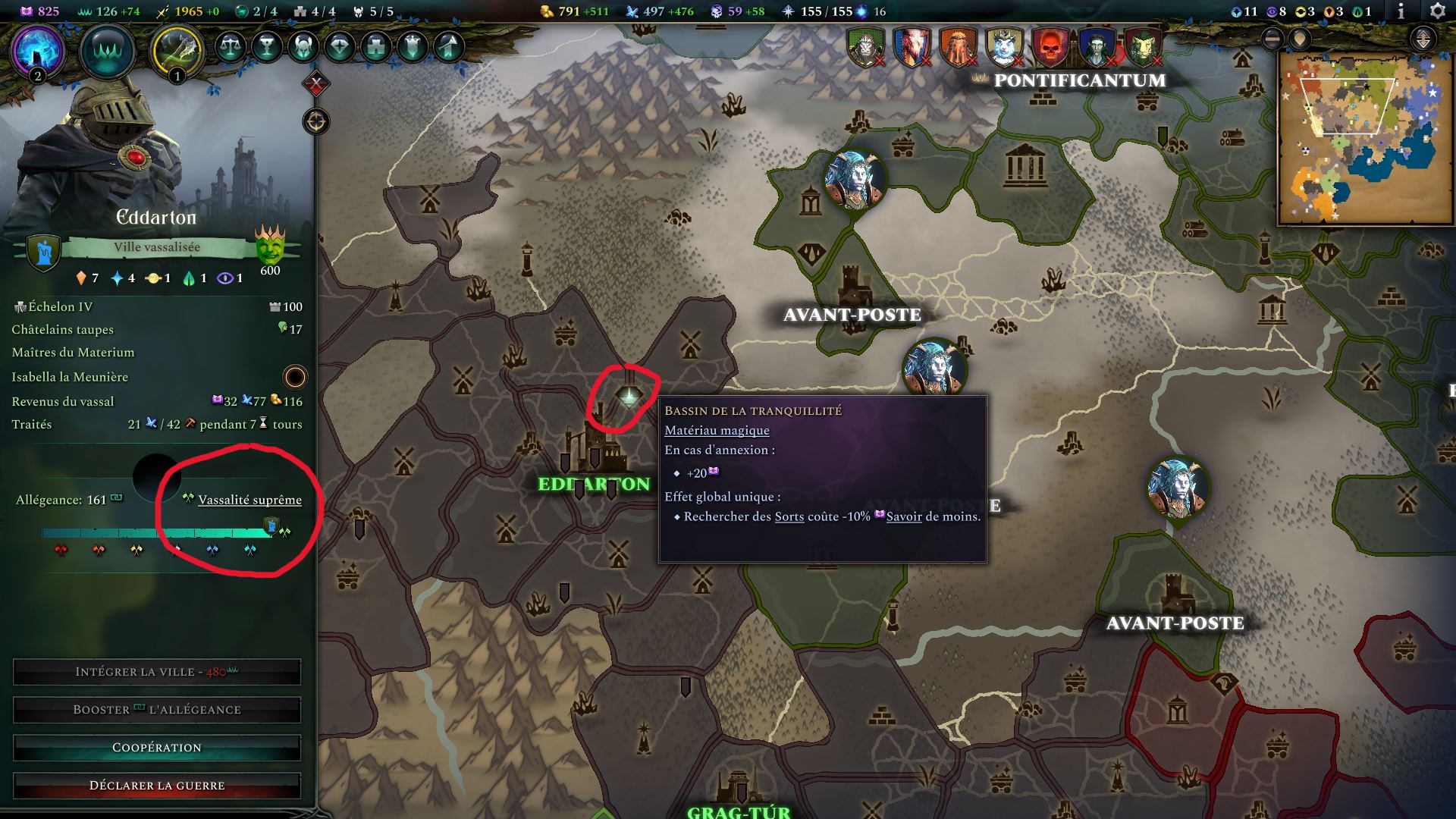Click the Vassalité suprême link
The height and width of the screenshot is (819, 1456).
(x=249, y=500)
